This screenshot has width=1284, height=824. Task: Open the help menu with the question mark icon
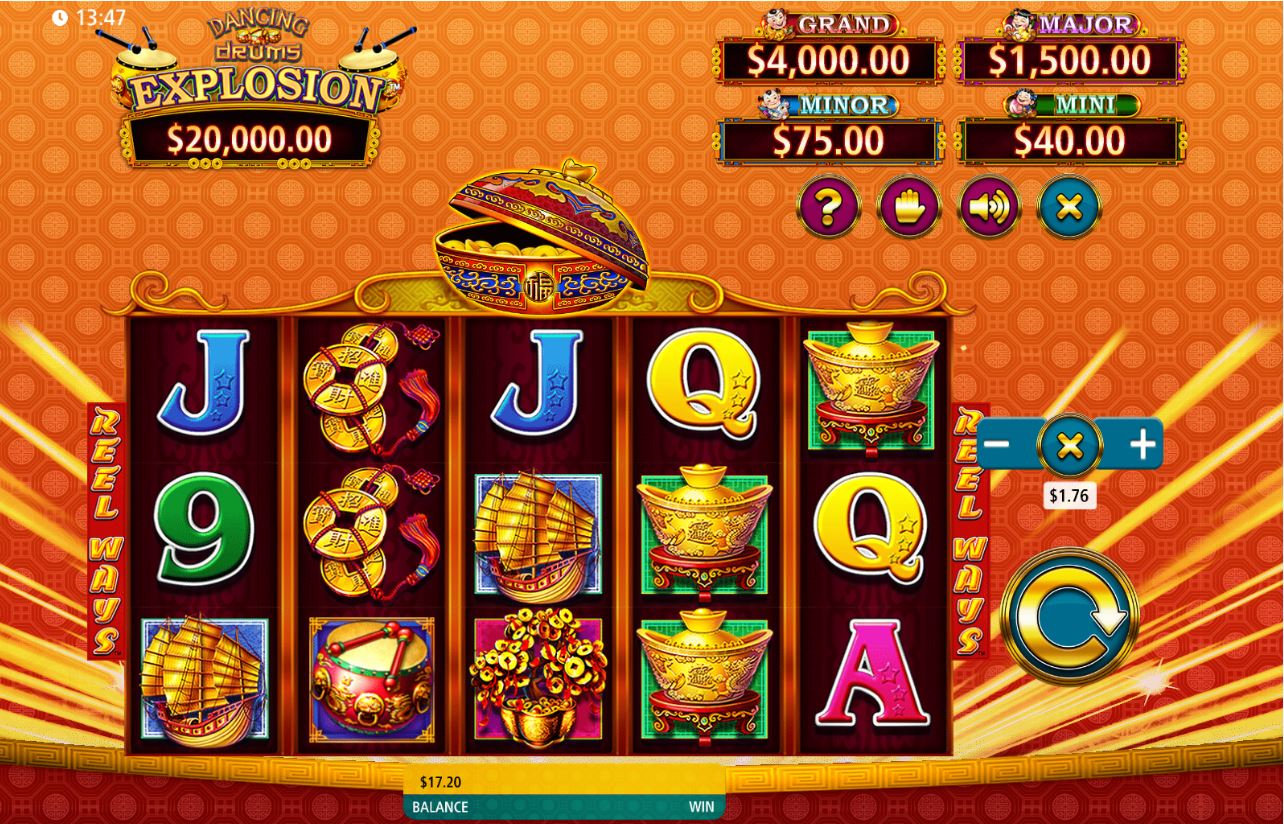click(x=829, y=207)
